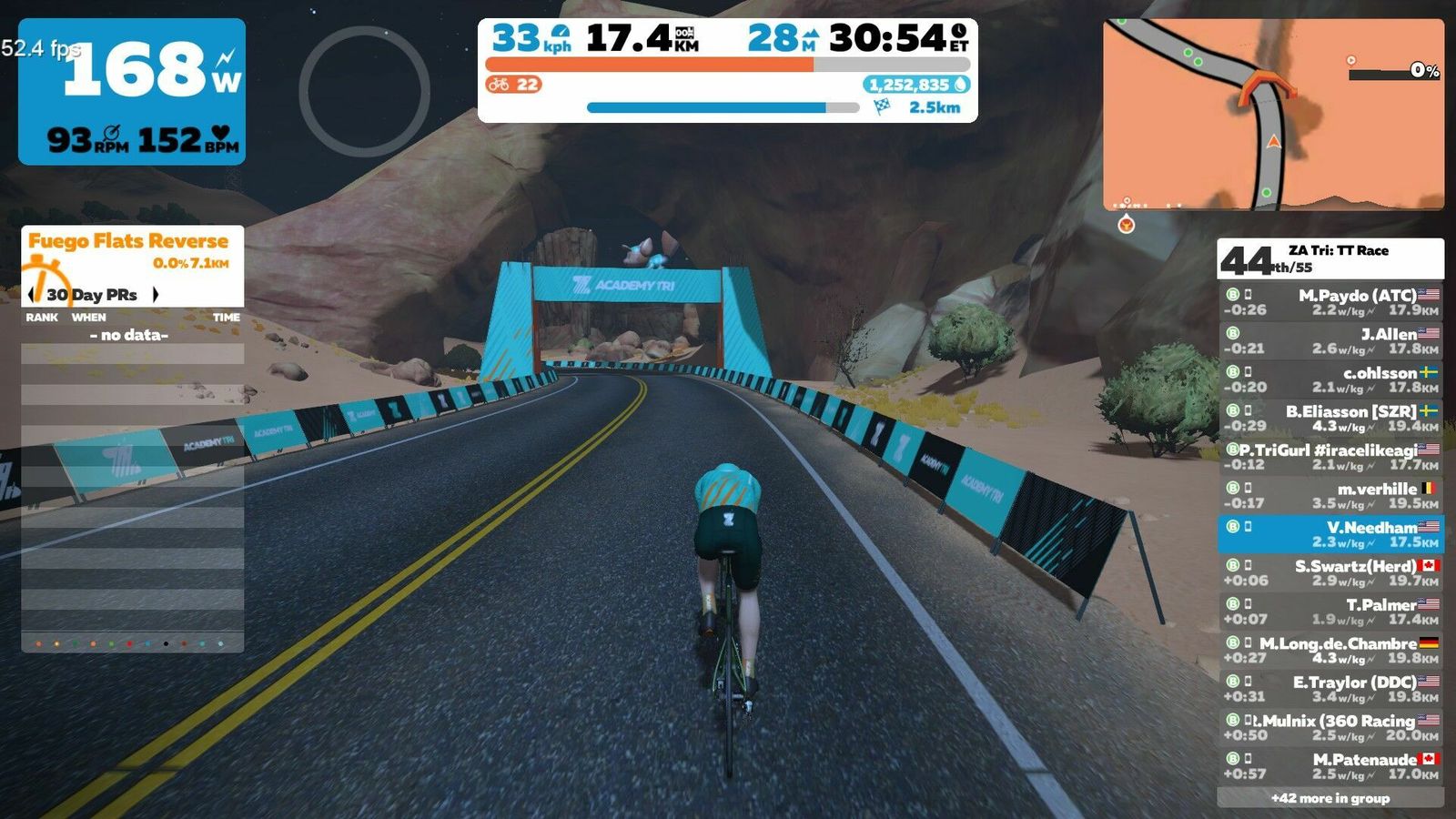The image size is (1456, 819).
Task: Click the highlighted V.Needham rider row
Action: [x=1330, y=534]
